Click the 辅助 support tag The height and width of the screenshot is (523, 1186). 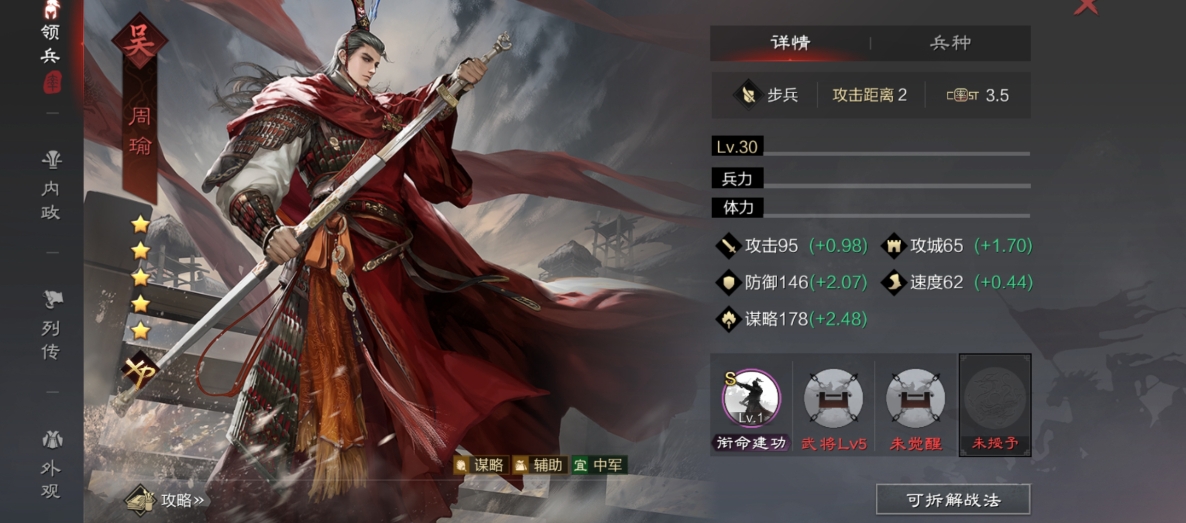[x=538, y=465]
